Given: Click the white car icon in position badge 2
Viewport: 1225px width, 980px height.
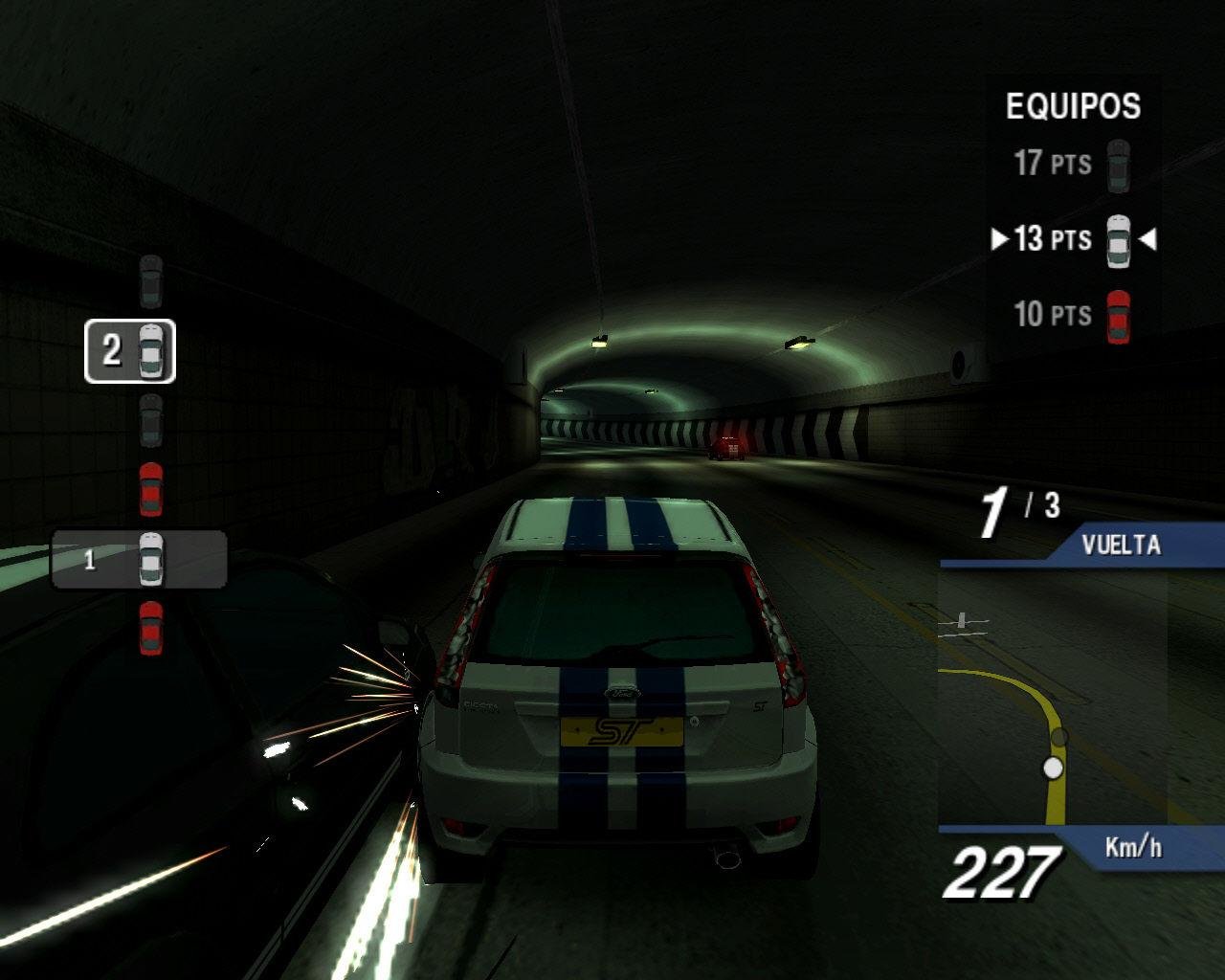Looking at the screenshot, I should [x=150, y=349].
